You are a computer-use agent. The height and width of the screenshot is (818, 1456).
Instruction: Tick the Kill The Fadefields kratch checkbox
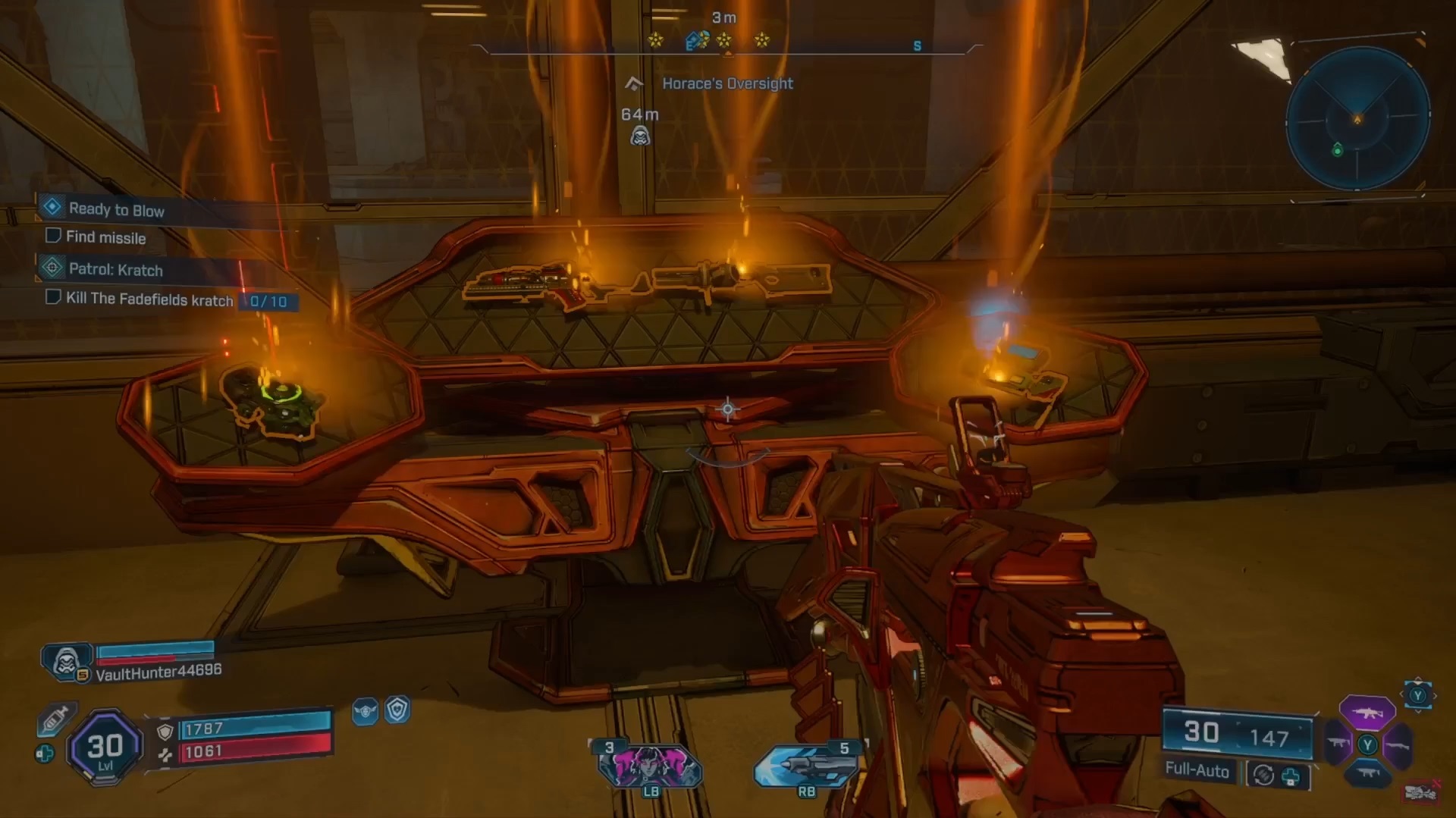[x=53, y=297]
